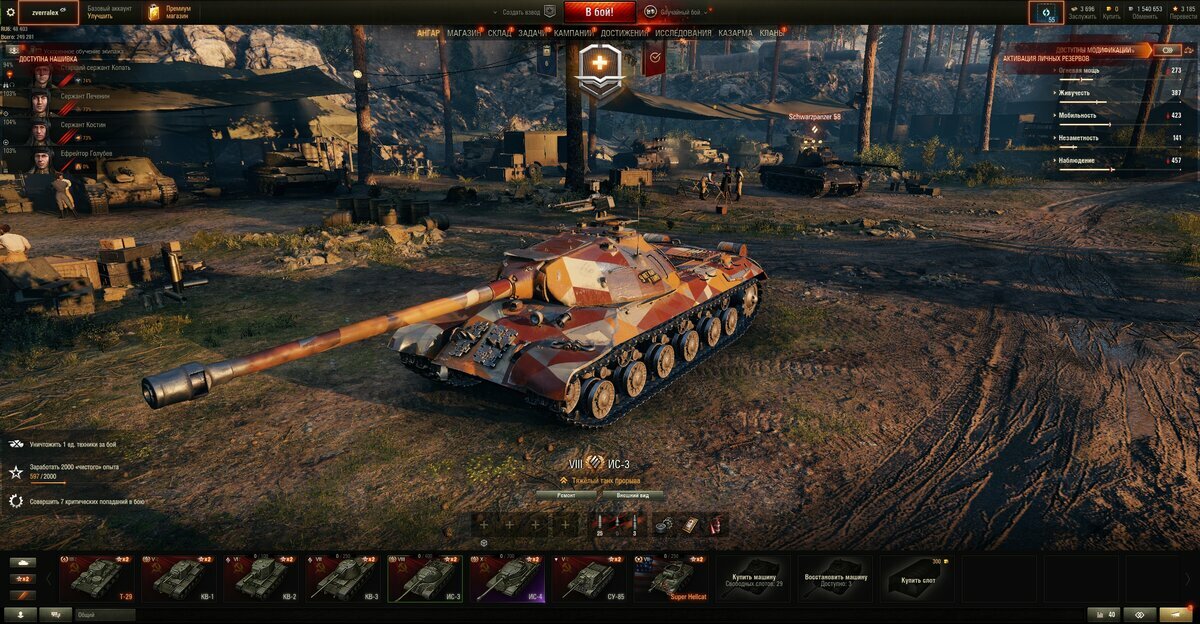The height and width of the screenshot is (624, 1200).
Task: Open the Магазин tab
Action: point(463,33)
